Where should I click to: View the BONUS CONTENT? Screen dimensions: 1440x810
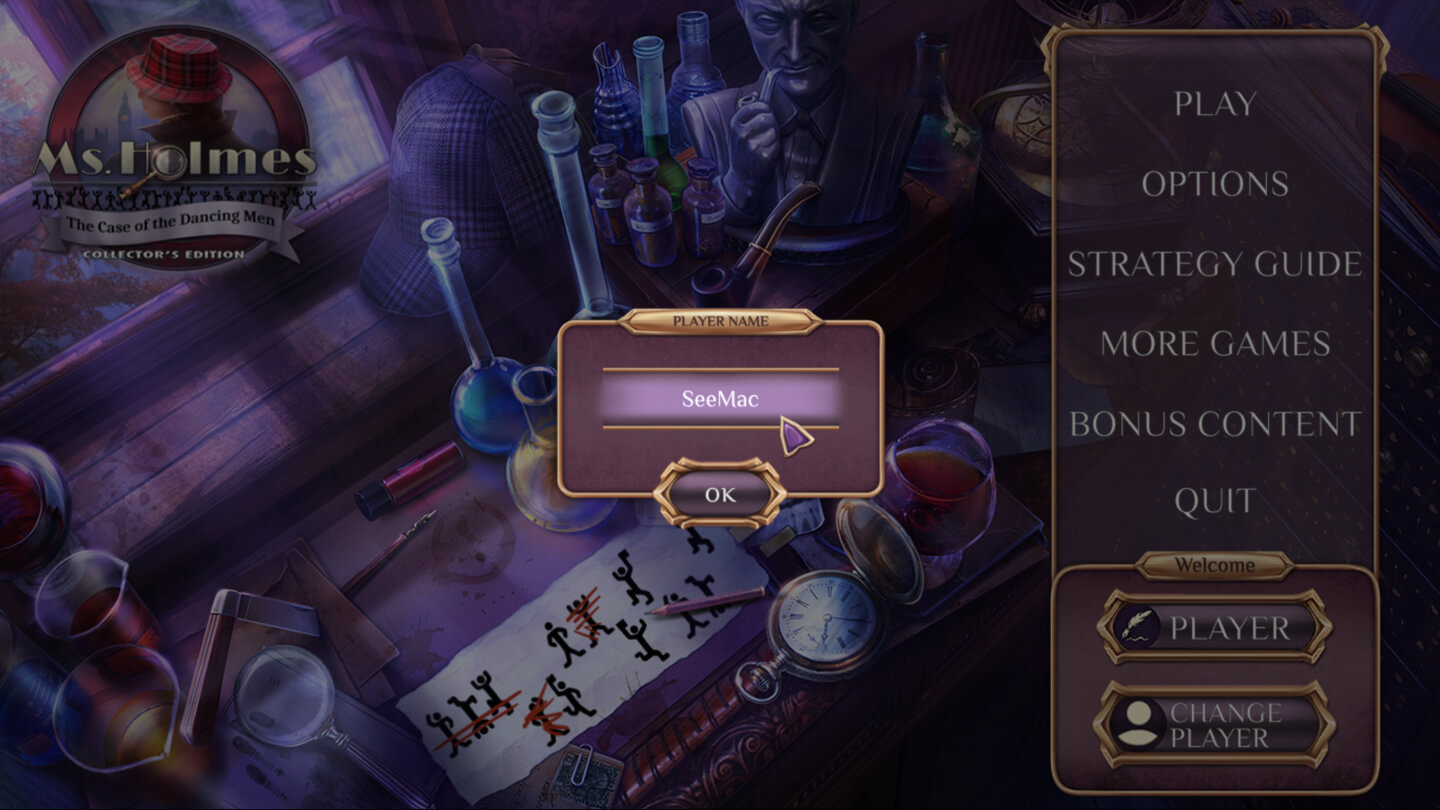tap(1215, 424)
